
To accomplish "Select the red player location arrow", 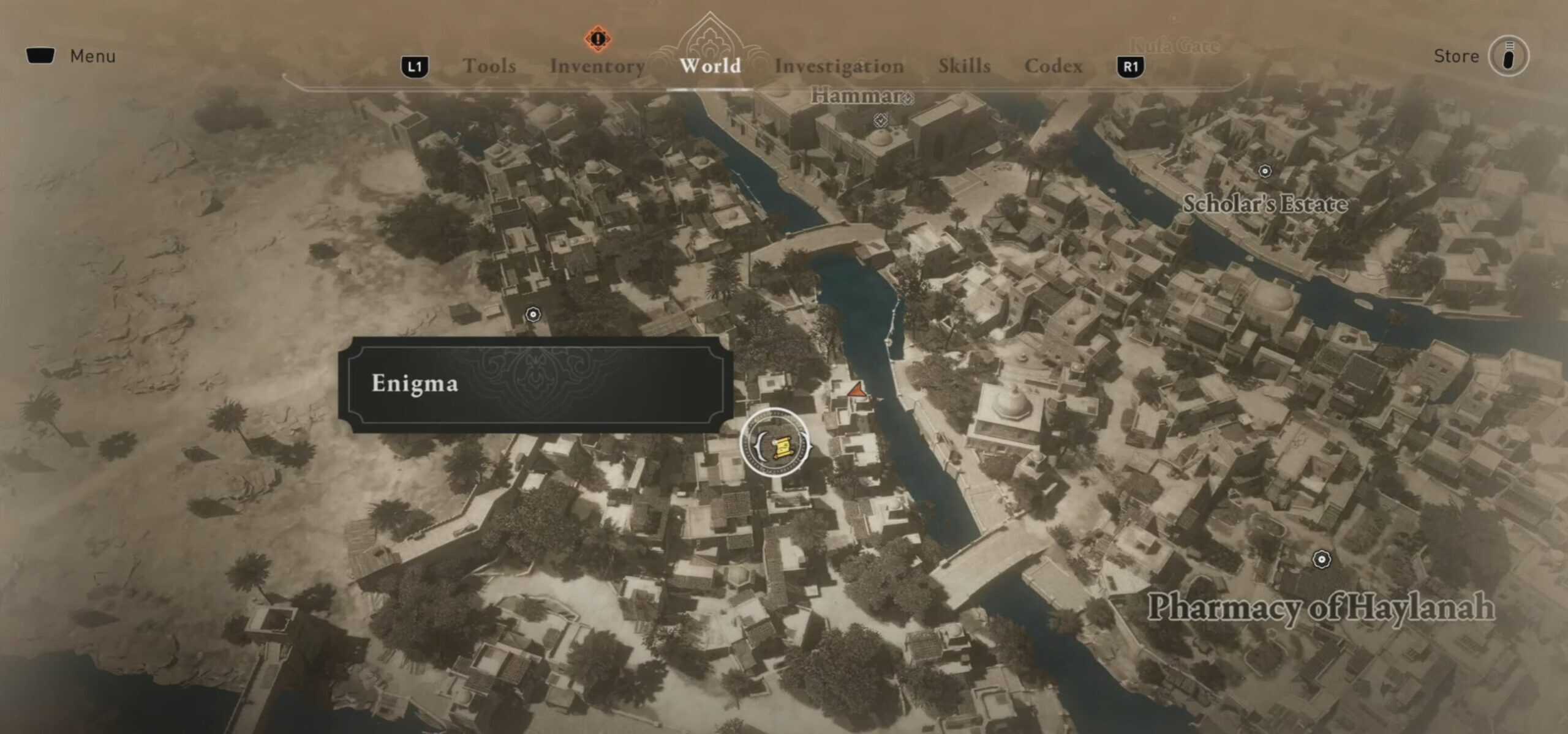I will point(856,390).
